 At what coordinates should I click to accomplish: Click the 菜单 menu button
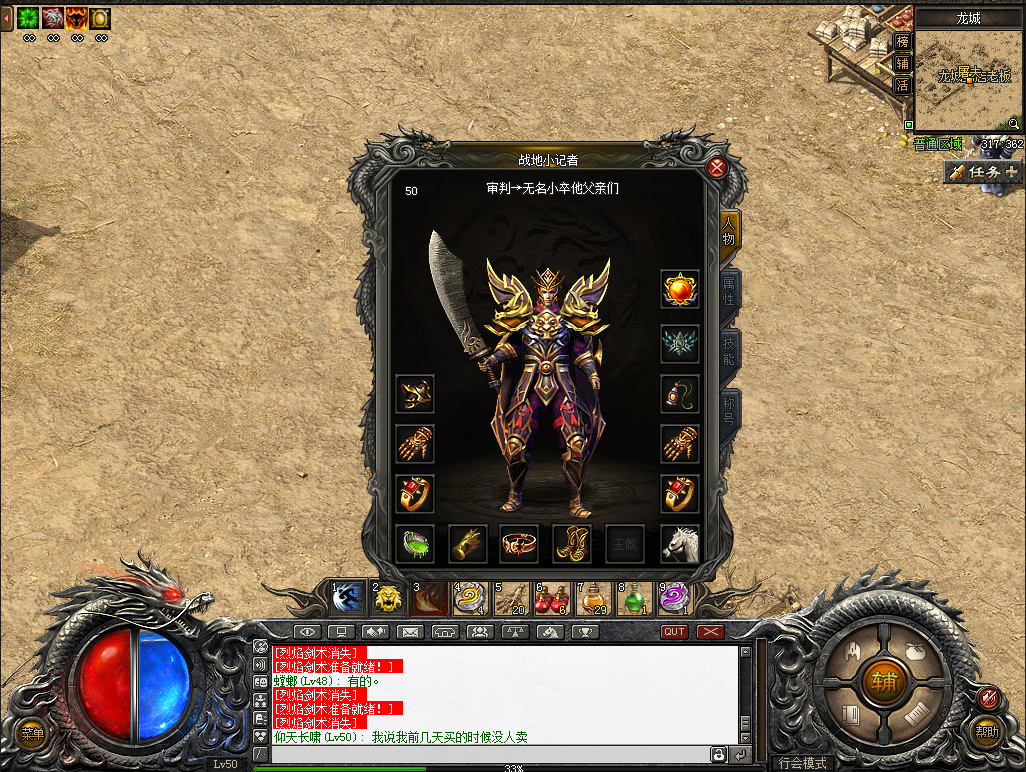pos(33,734)
